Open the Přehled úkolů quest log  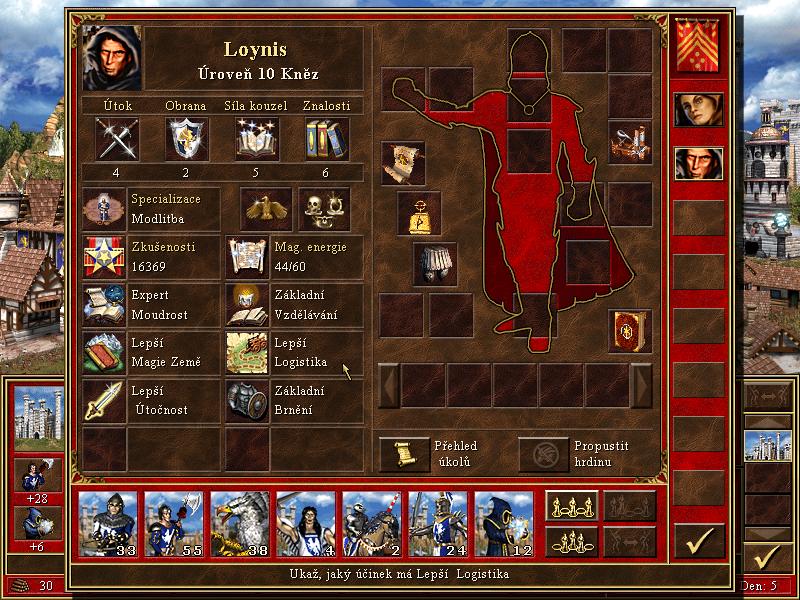click(x=404, y=454)
